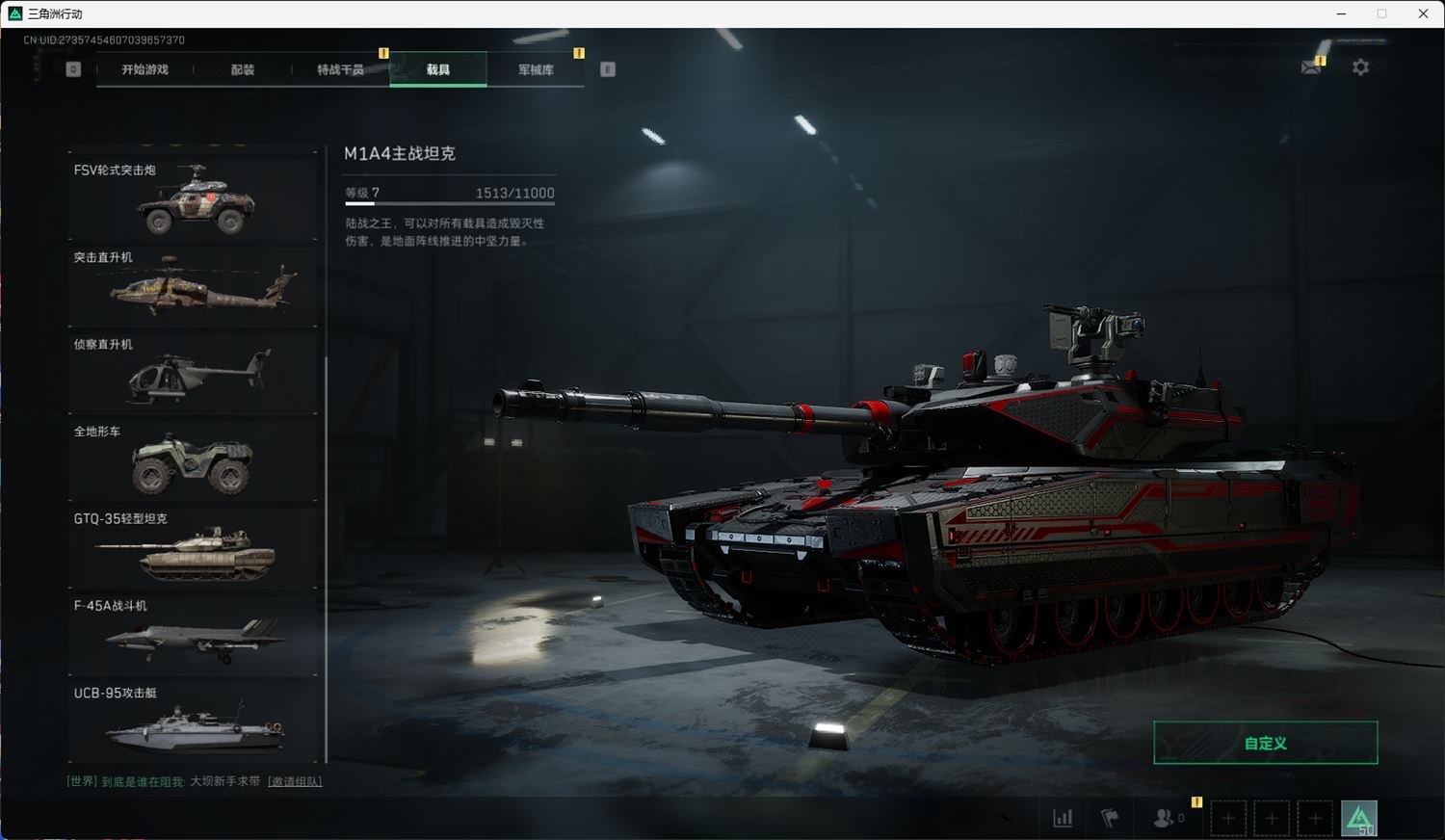
Task: Go to the 特战干员 operators tab
Action: (340, 69)
